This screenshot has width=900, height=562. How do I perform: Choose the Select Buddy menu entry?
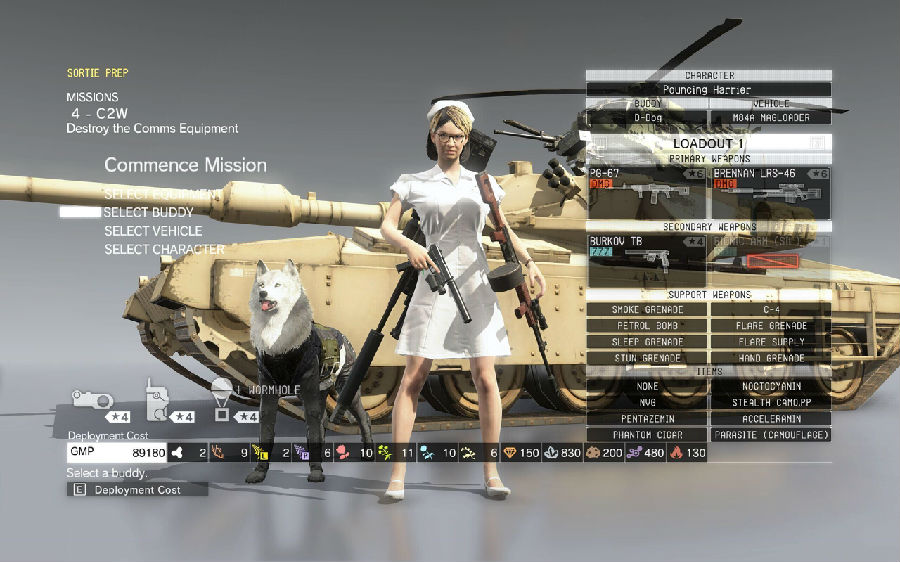[x=148, y=212]
